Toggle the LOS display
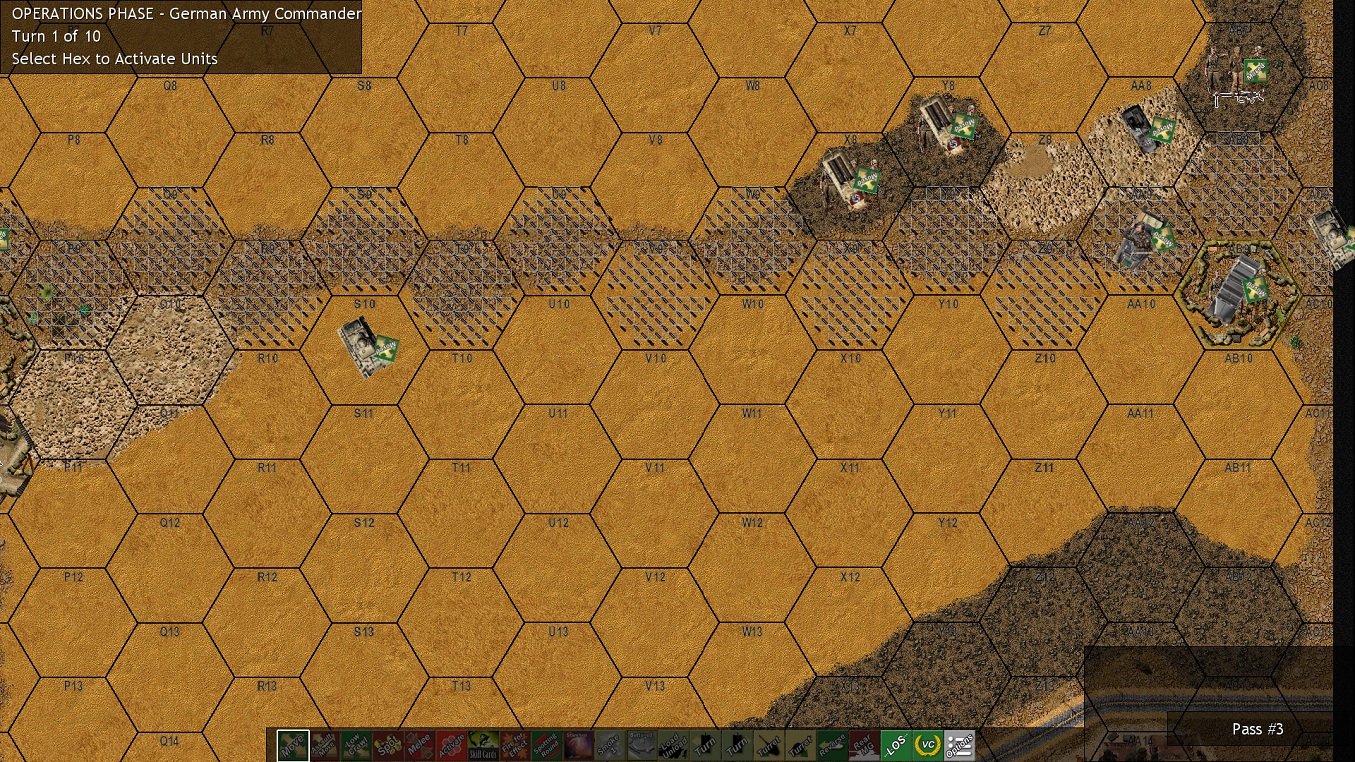Image resolution: width=1355 pixels, height=762 pixels. [896, 744]
